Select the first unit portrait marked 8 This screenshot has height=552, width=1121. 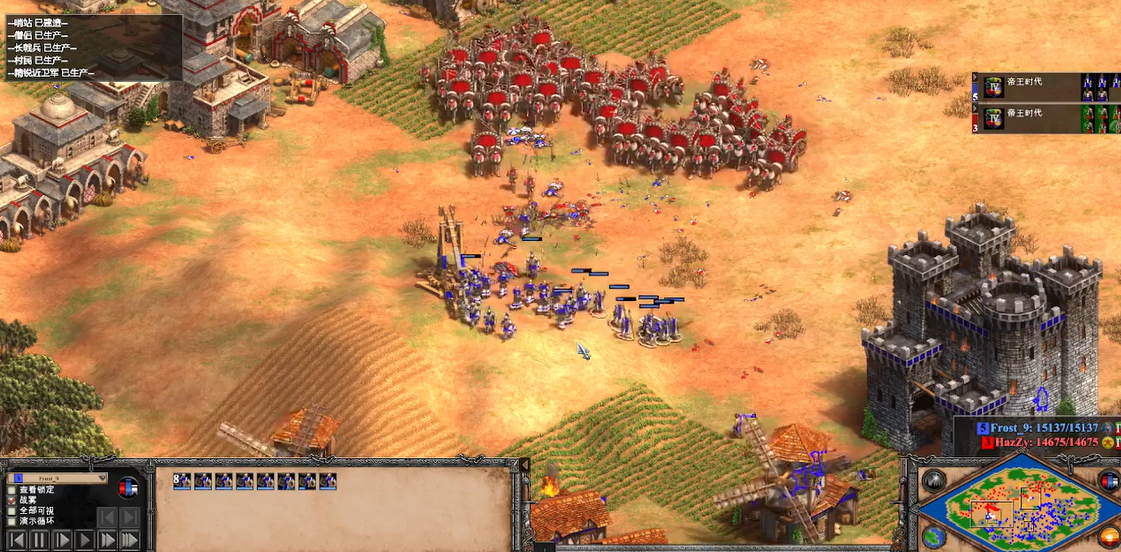point(182,482)
